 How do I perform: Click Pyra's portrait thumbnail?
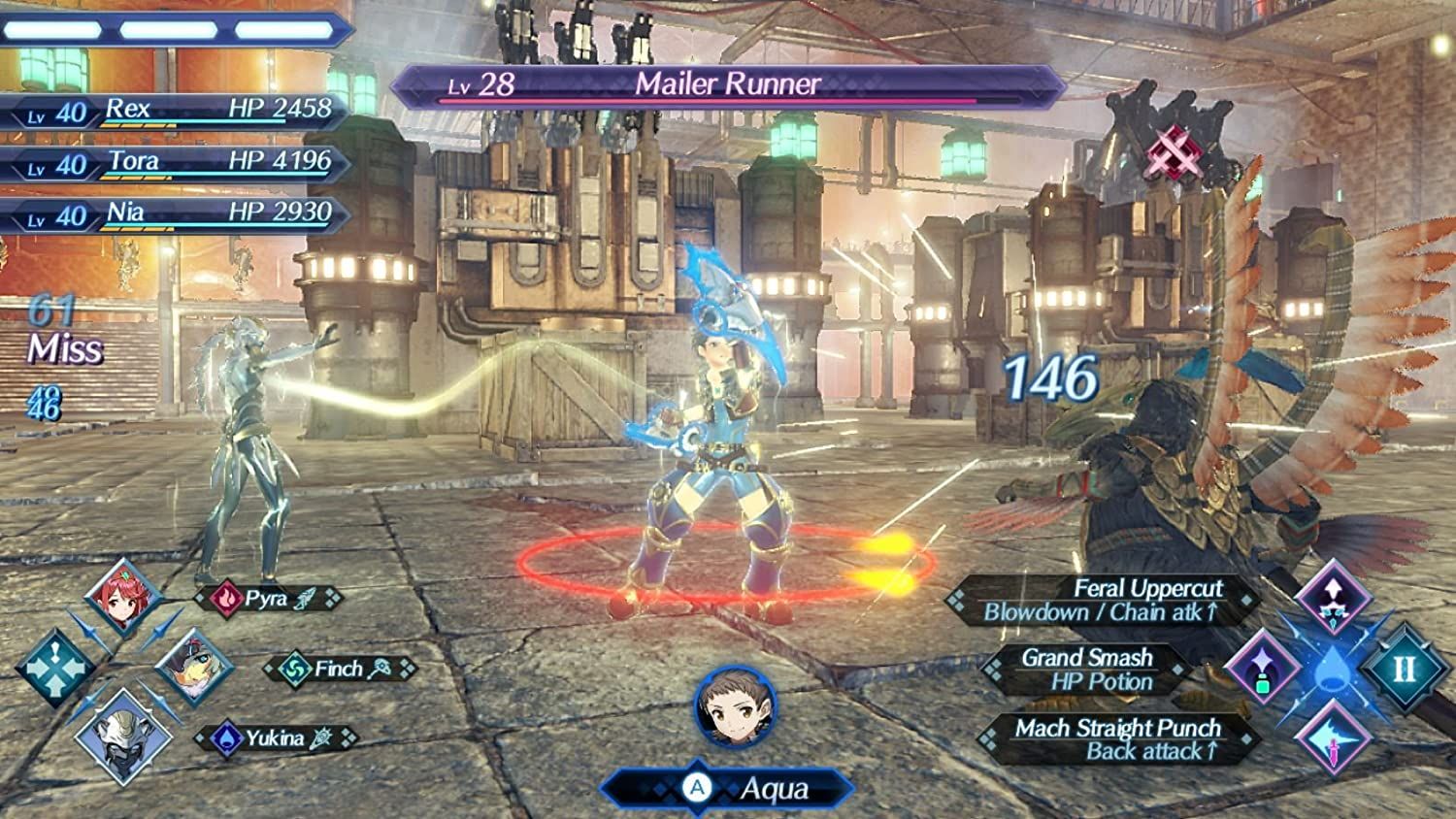tap(125, 597)
